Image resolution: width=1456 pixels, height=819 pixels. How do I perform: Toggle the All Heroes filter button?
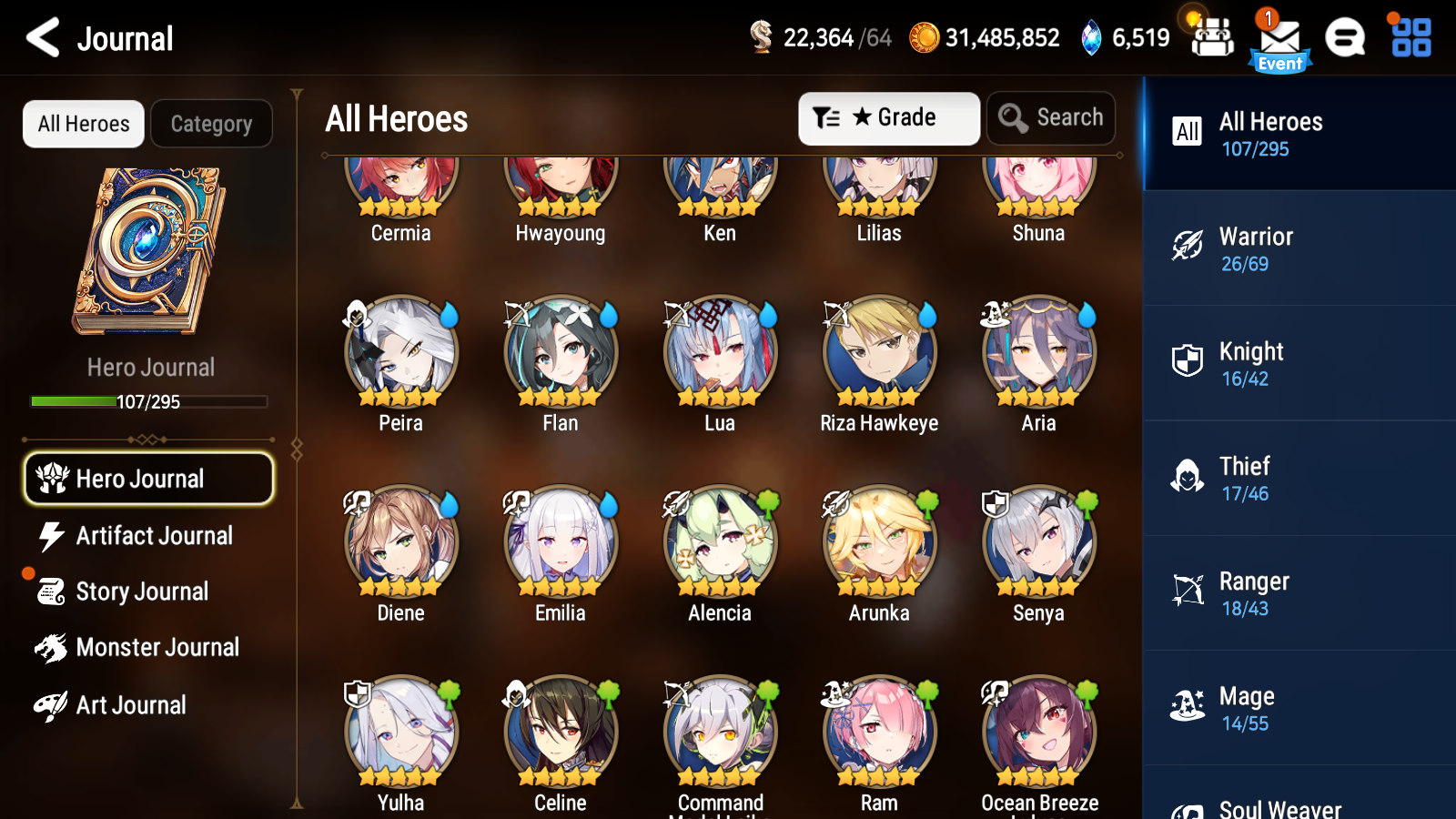[x=83, y=124]
